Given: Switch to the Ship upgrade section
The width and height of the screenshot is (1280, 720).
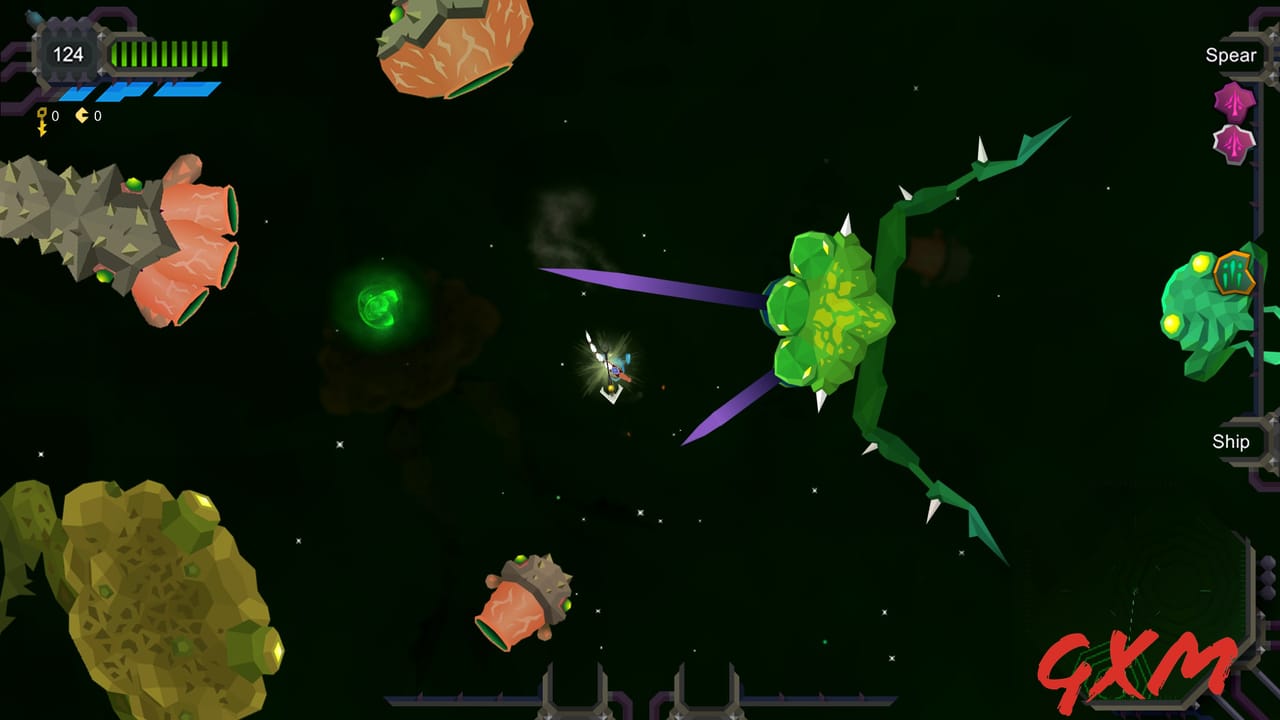Looking at the screenshot, I should 1233,441.
